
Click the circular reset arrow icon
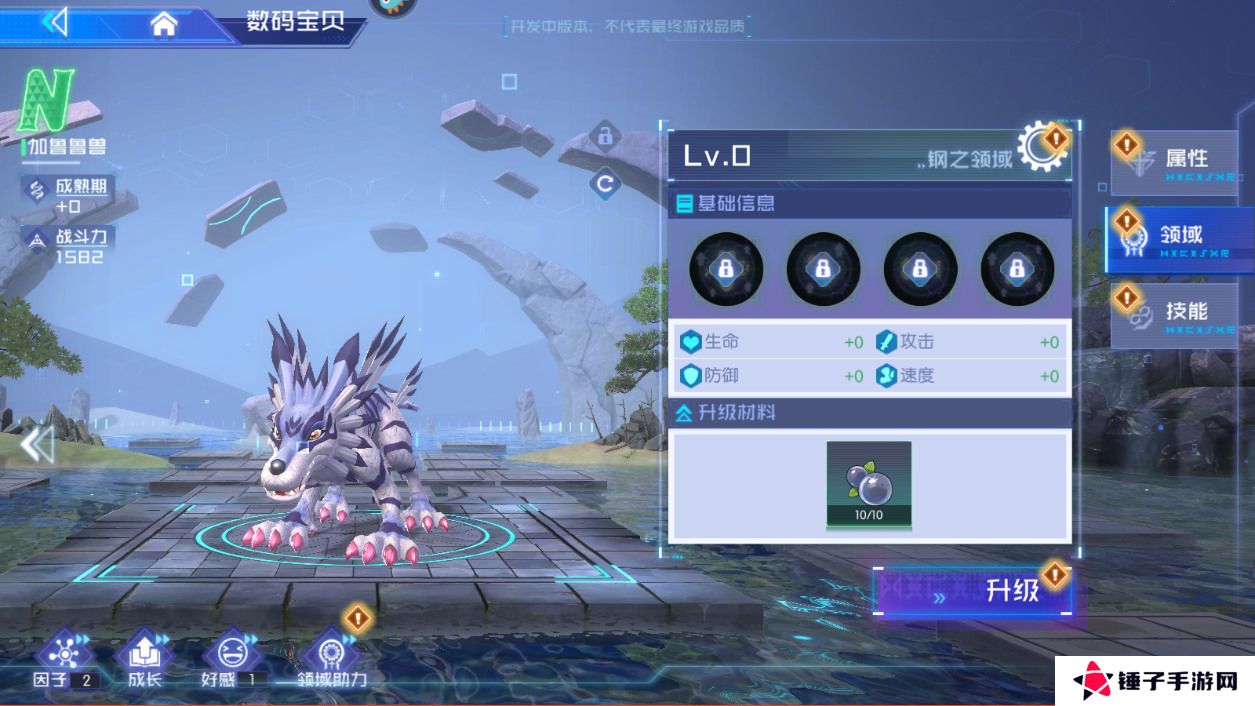pyautogui.click(x=604, y=184)
